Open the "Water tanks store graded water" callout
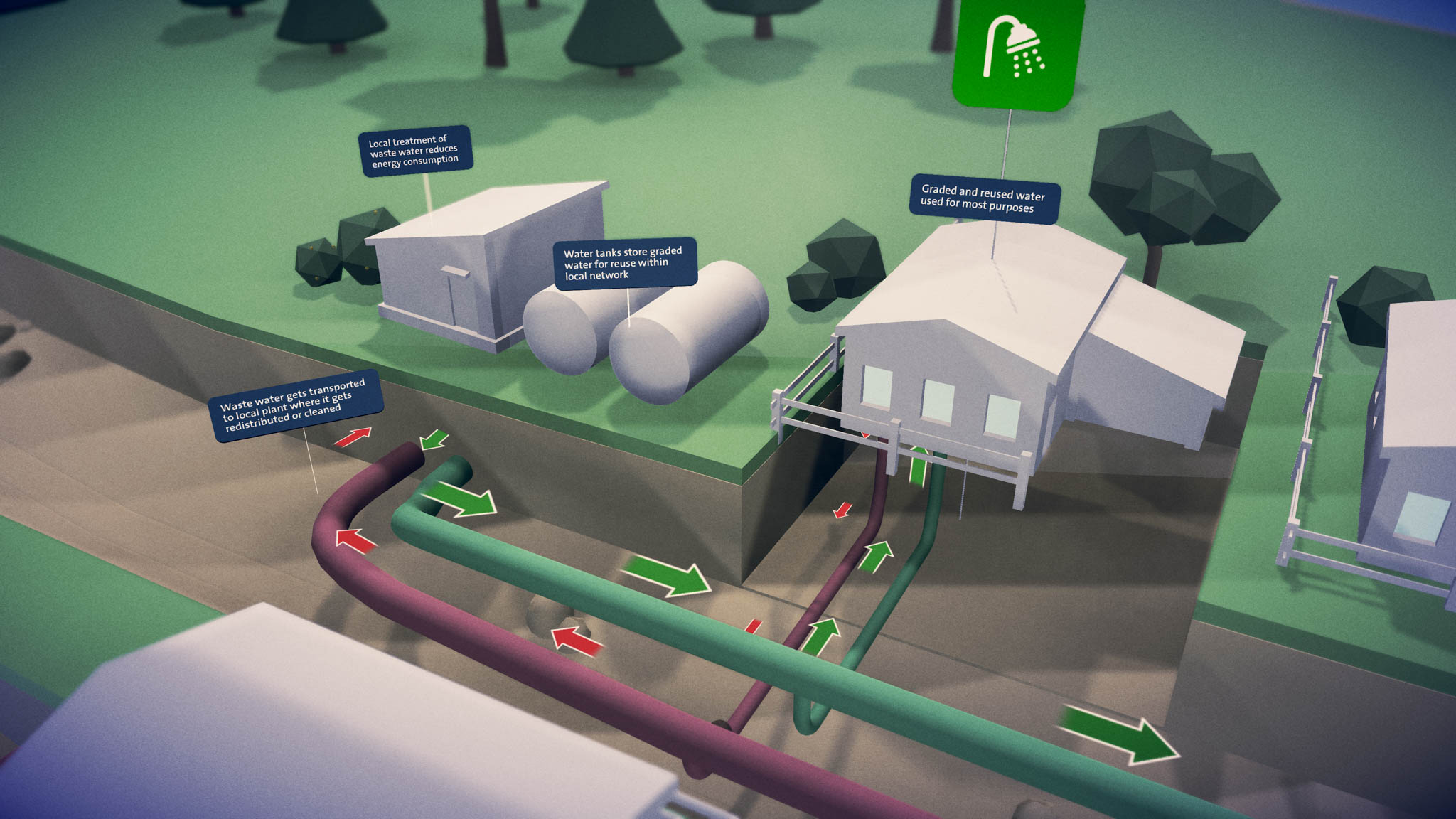Screen dimensions: 1456x819 (623, 263)
